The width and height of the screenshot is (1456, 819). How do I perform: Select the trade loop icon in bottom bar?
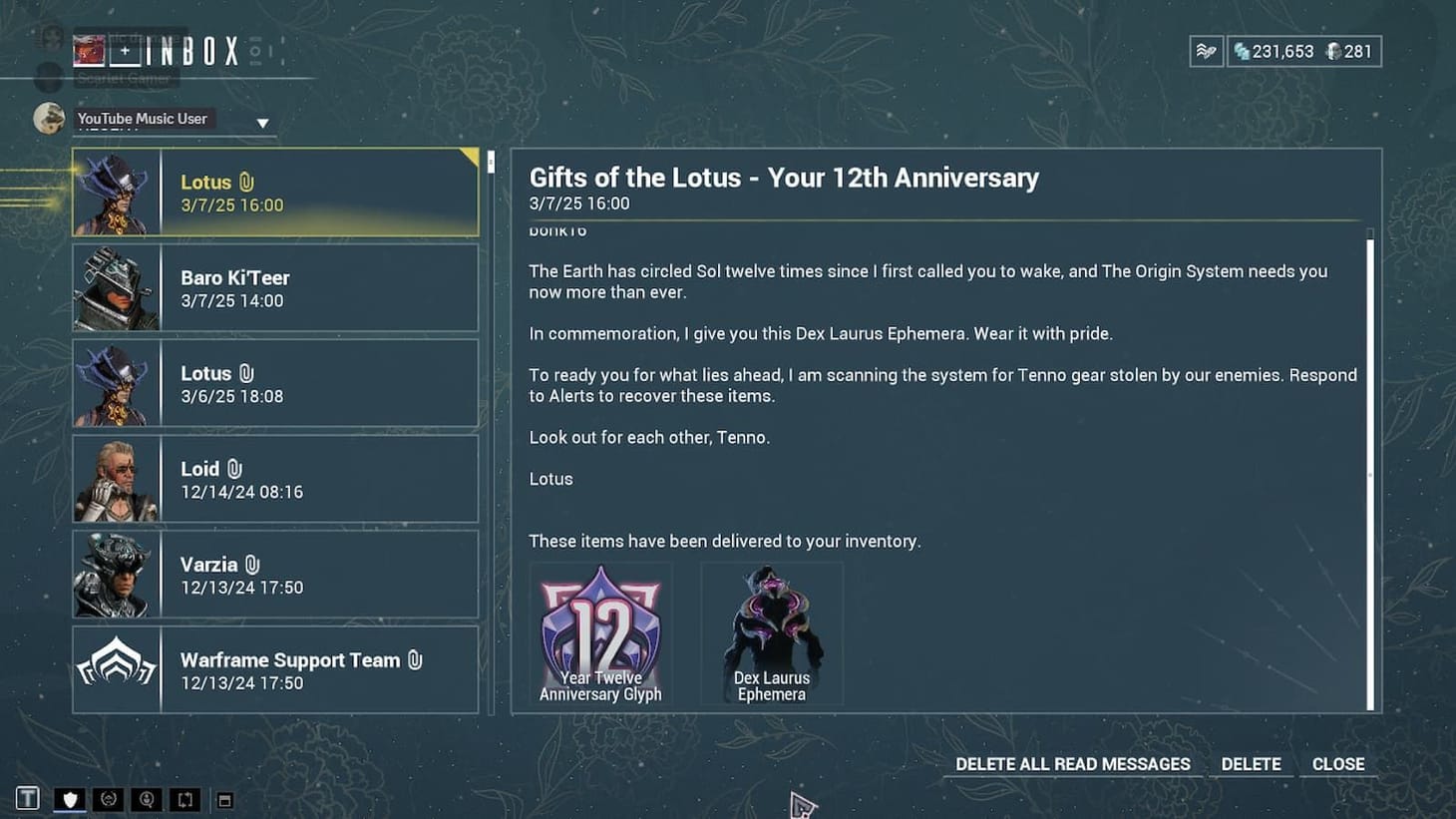coord(183,798)
